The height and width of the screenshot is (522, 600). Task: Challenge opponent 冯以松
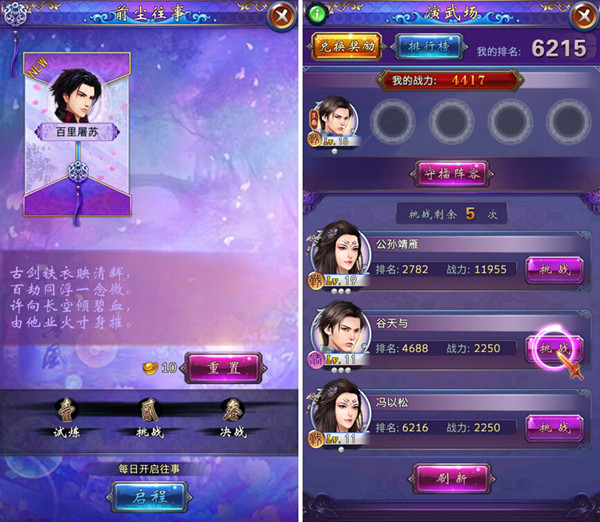pos(553,427)
